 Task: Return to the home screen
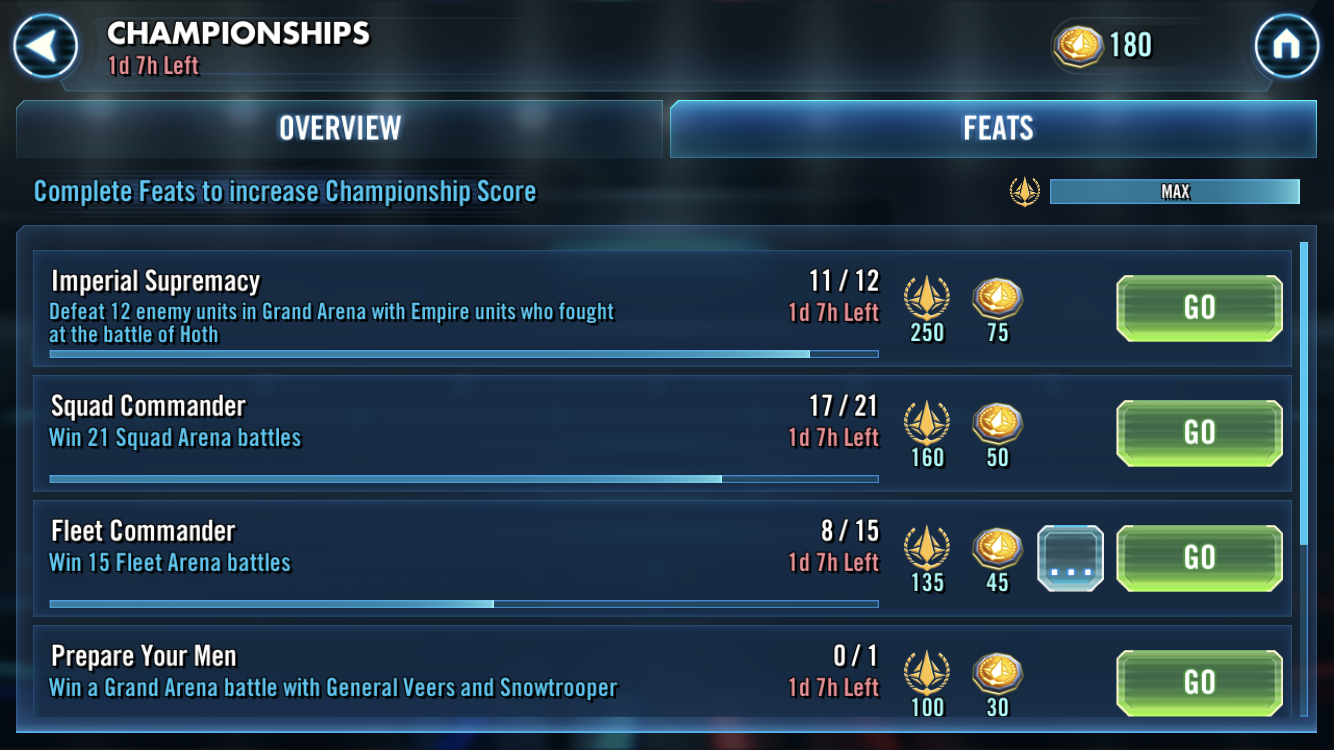[x=1286, y=46]
